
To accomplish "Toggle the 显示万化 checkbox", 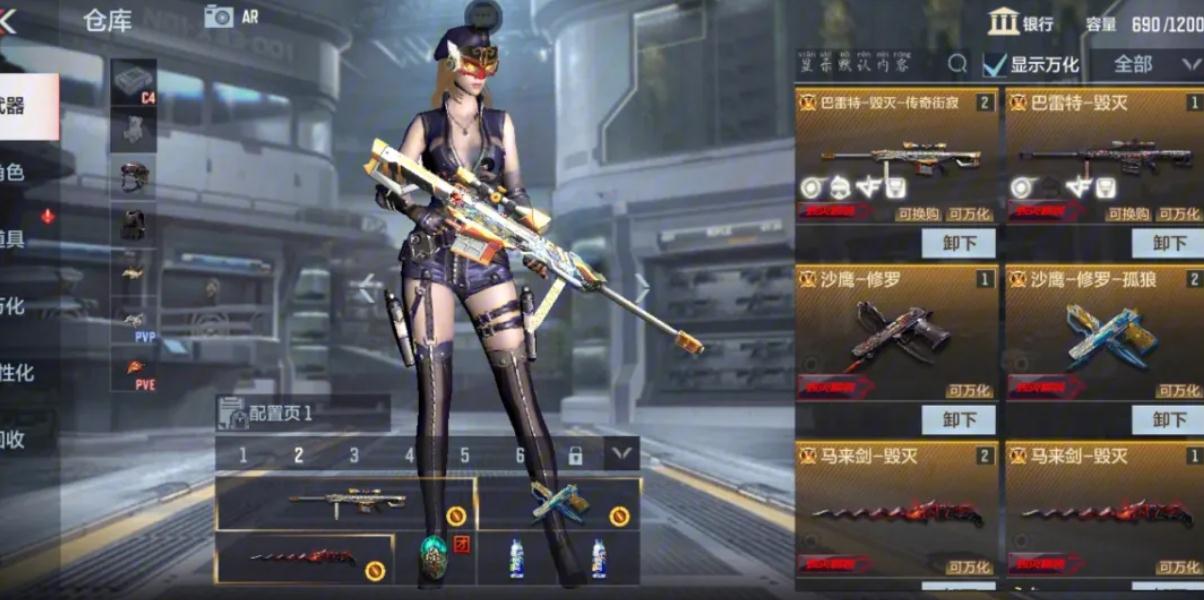I will 994,65.
